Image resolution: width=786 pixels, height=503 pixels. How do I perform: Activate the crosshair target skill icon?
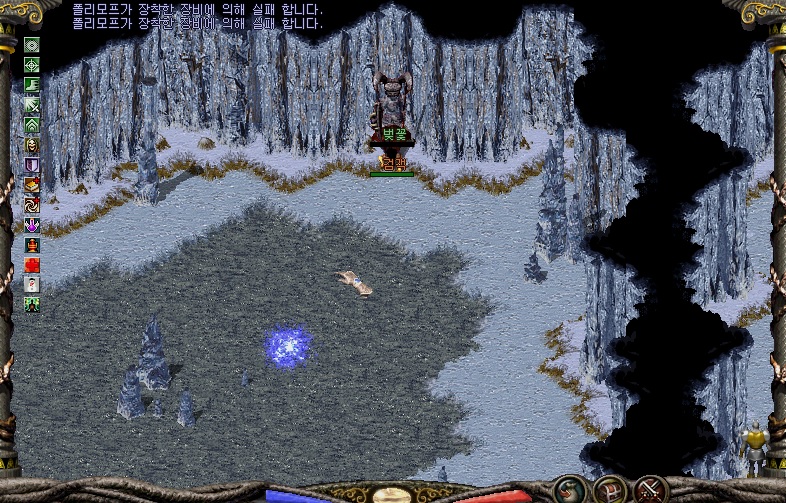(32, 65)
